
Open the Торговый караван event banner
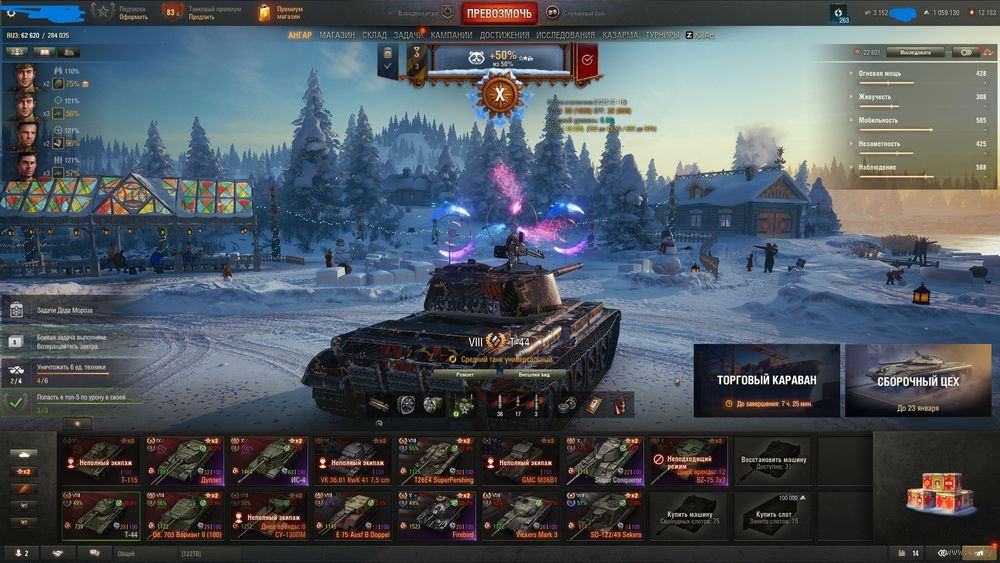pyautogui.click(x=766, y=380)
